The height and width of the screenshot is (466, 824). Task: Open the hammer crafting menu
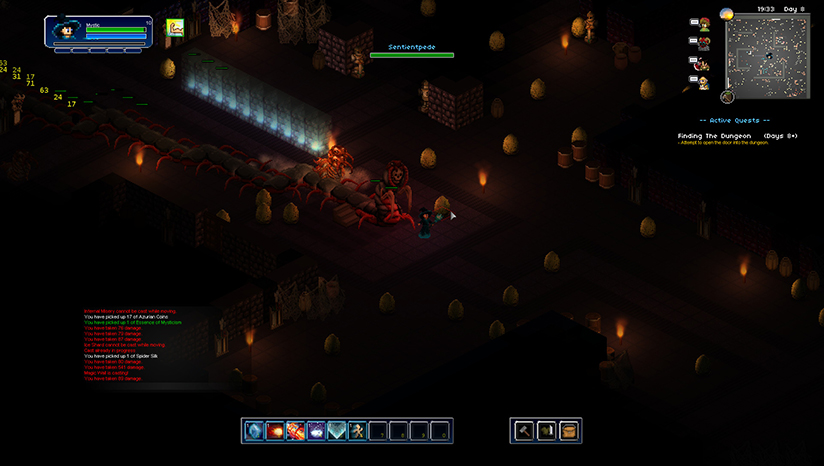pos(524,431)
